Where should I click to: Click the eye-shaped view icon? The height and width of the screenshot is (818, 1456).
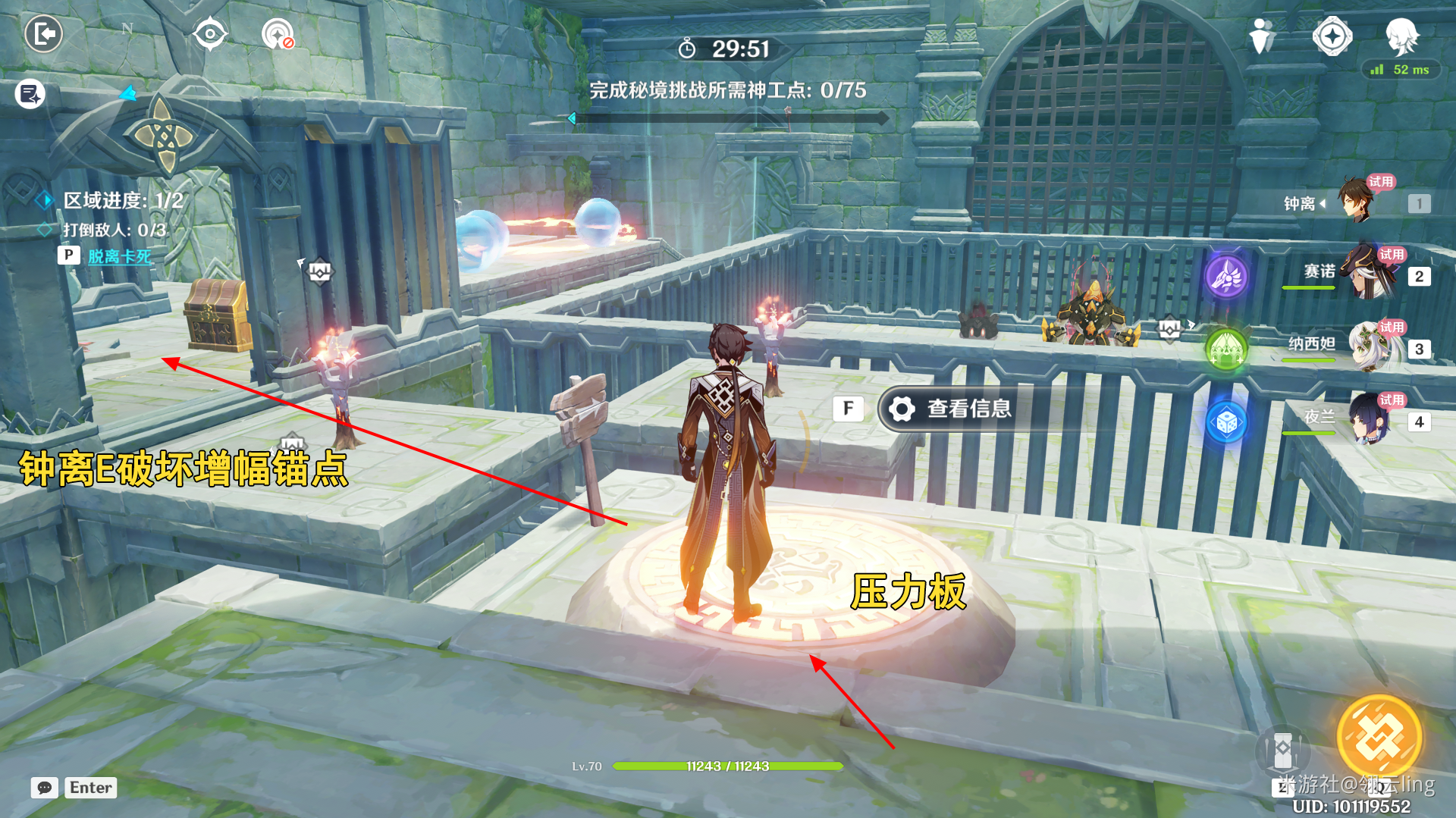coord(209,34)
